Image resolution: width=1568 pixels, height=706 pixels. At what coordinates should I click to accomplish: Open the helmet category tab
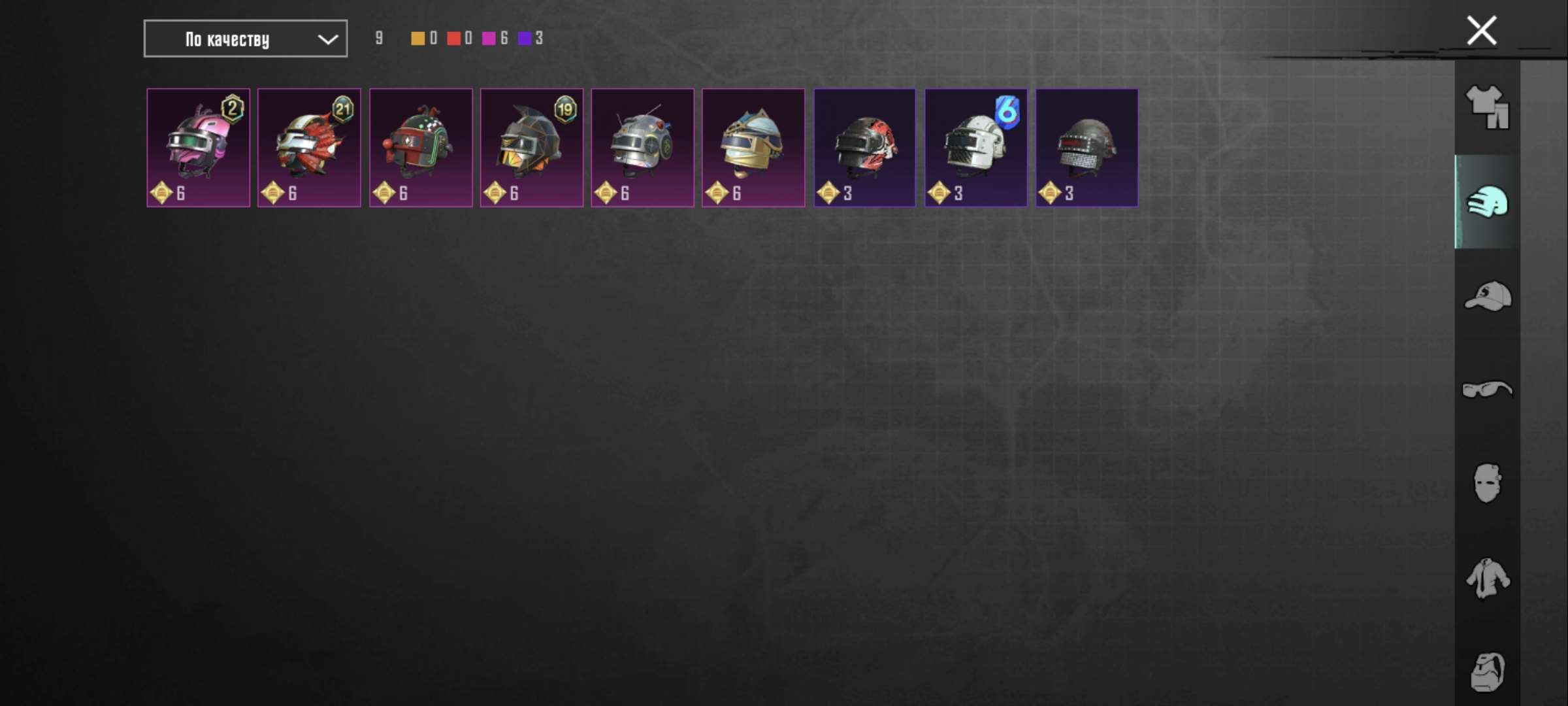click(x=1487, y=202)
